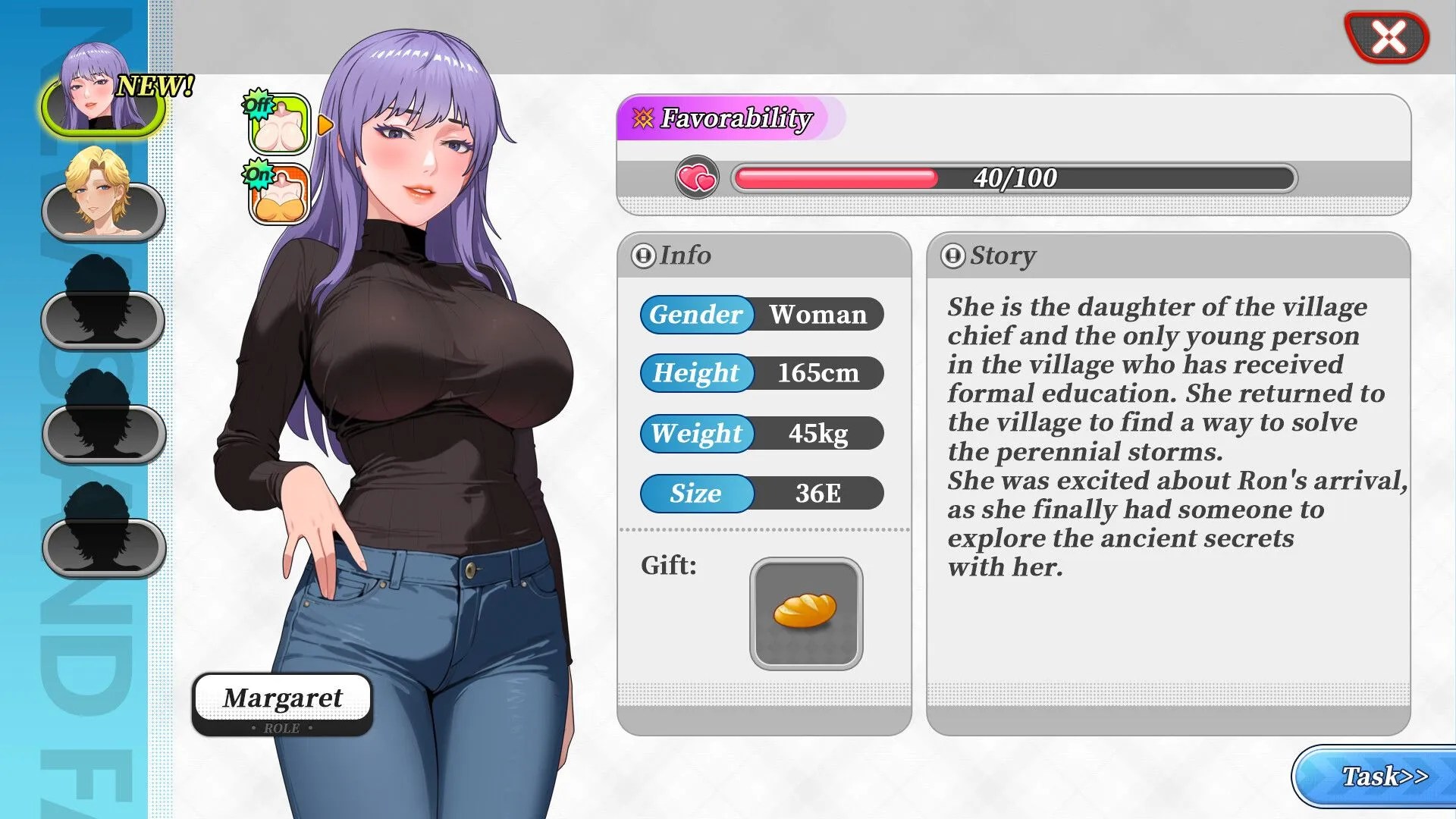The image size is (1456, 819).
Task: Click the Info panel header icon
Action: [643, 256]
